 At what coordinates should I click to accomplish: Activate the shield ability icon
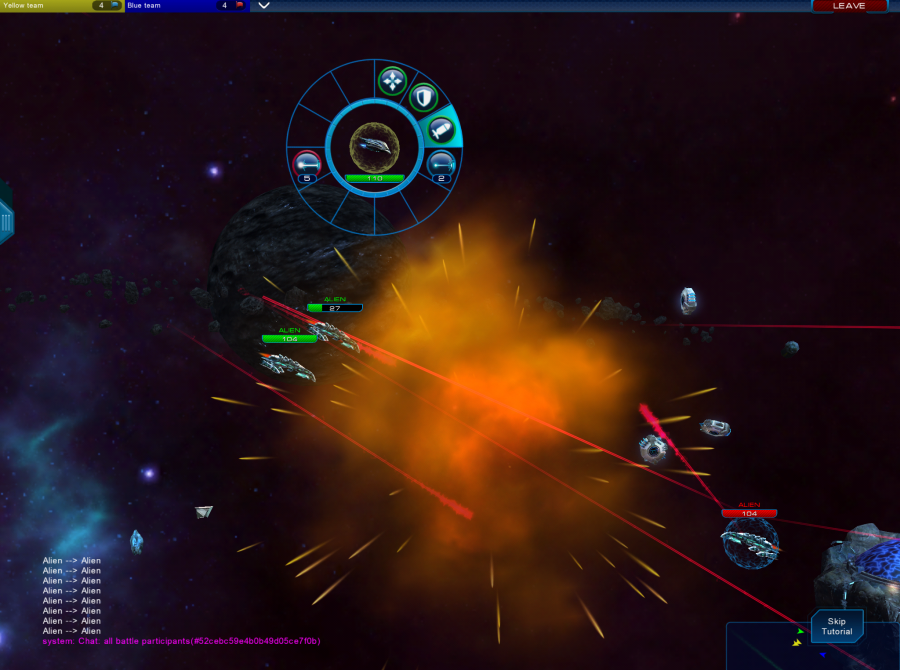(x=423, y=97)
